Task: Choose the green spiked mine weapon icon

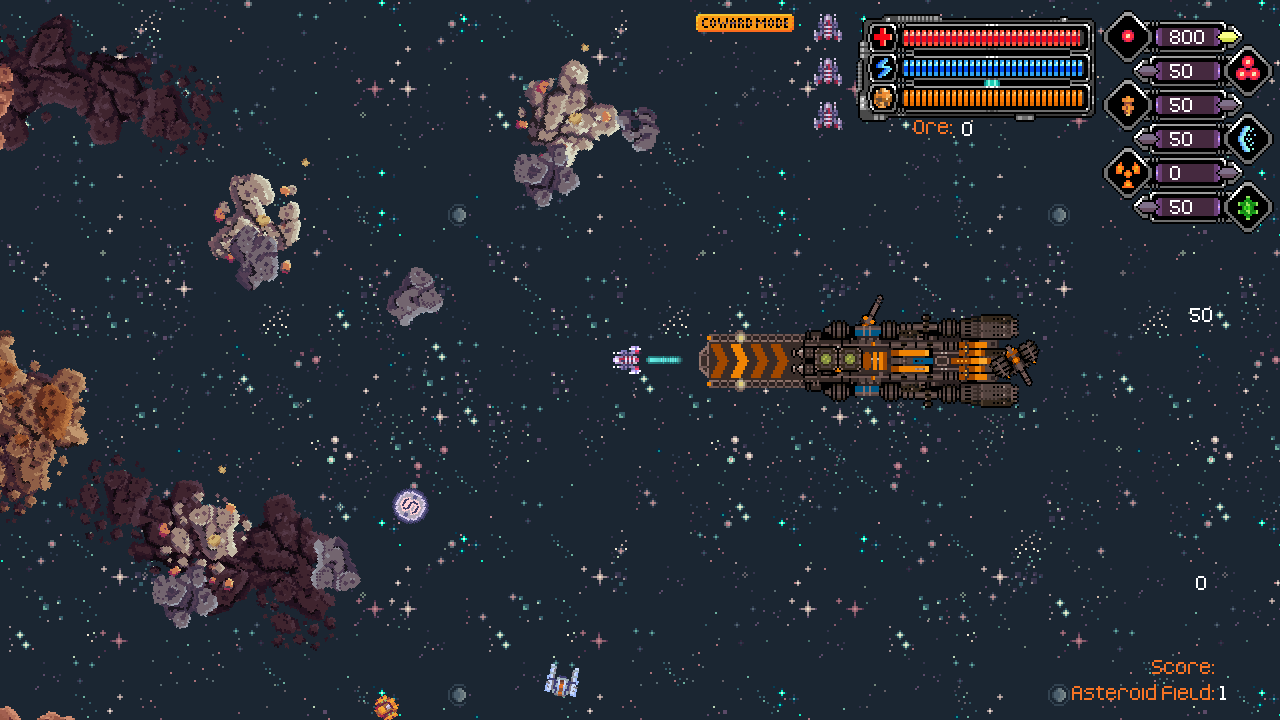Action: click(x=1246, y=207)
